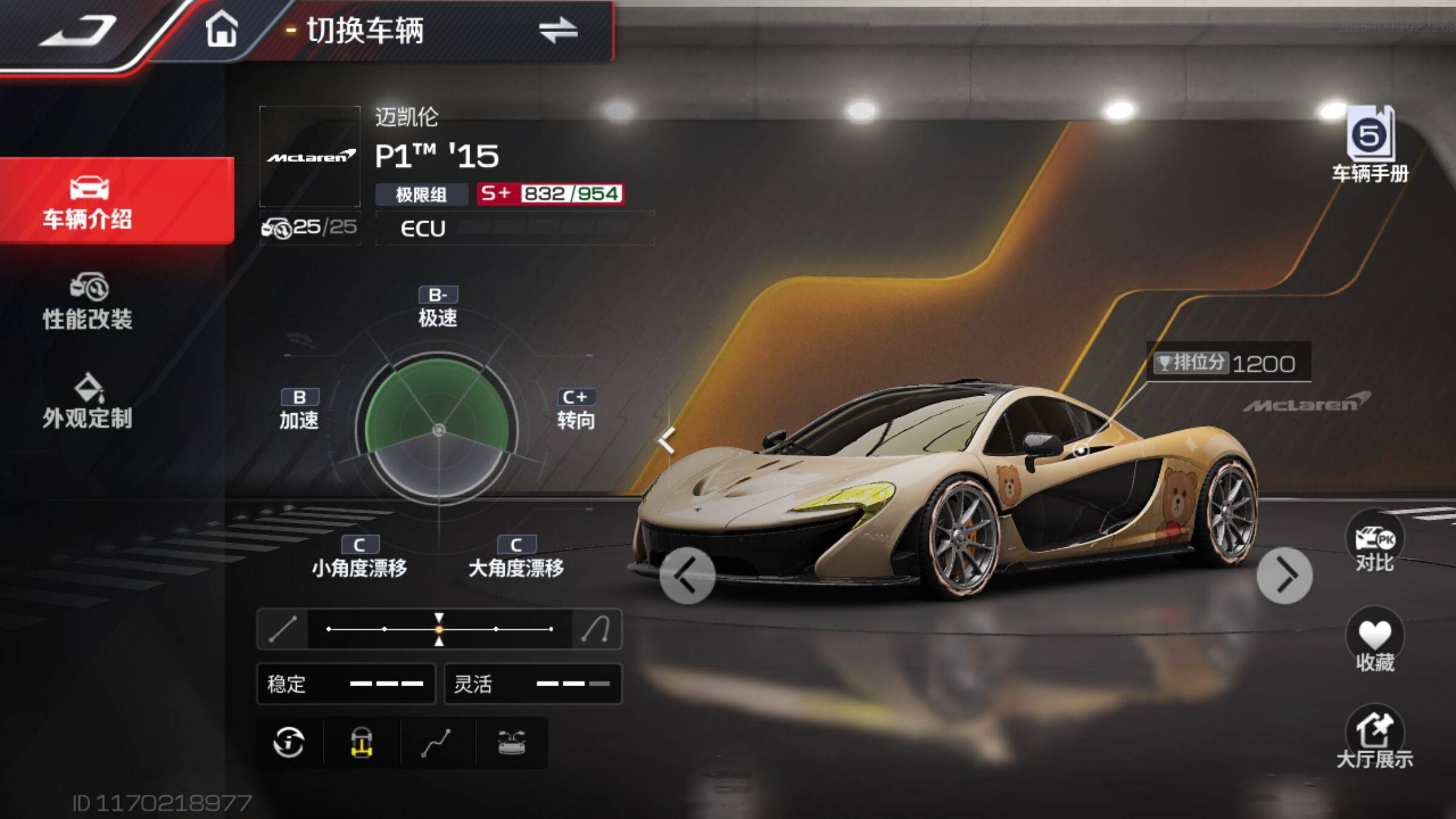Click the car with open doors icon
The height and width of the screenshot is (819, 1456).
[x=511, y=743]
